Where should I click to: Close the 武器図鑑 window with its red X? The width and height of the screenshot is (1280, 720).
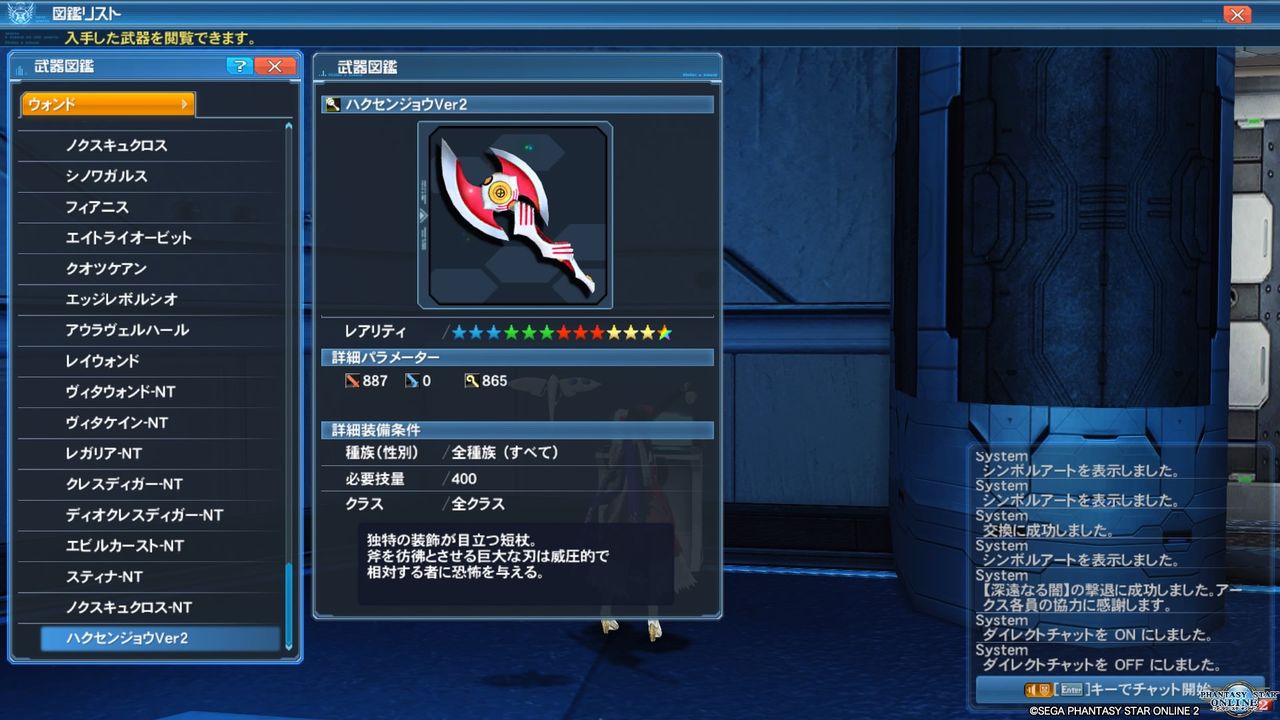click(x=275, y=66)
